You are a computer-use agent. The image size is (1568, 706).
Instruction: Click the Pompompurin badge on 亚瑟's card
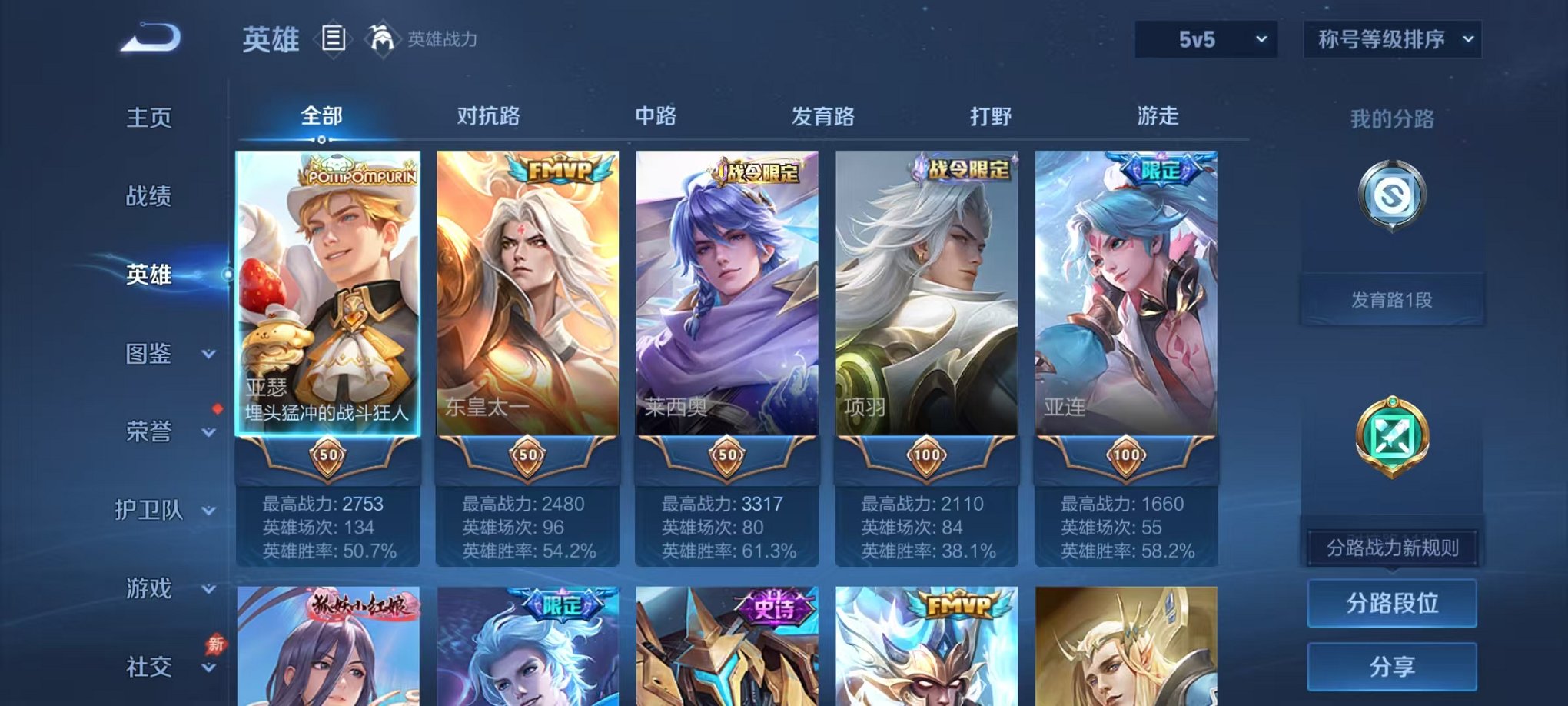coord(361,175)
